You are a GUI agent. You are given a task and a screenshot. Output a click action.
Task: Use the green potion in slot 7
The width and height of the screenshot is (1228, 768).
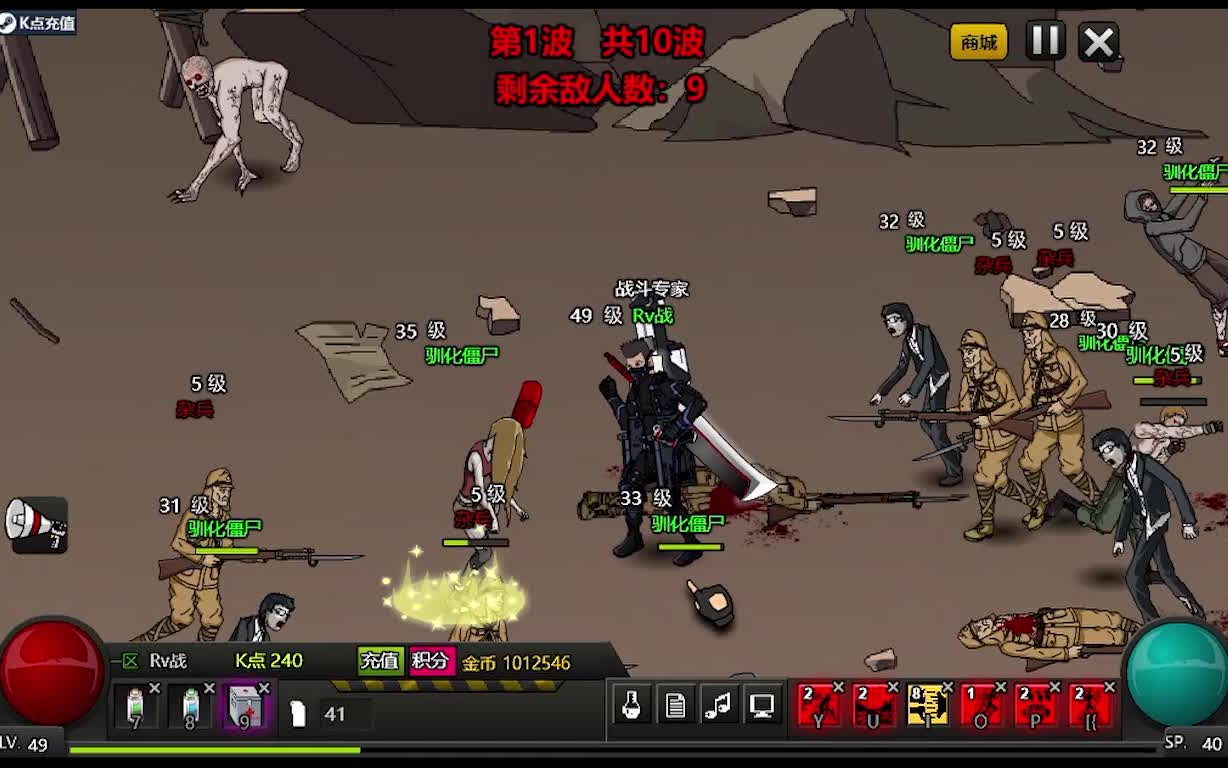pos(136,707)
